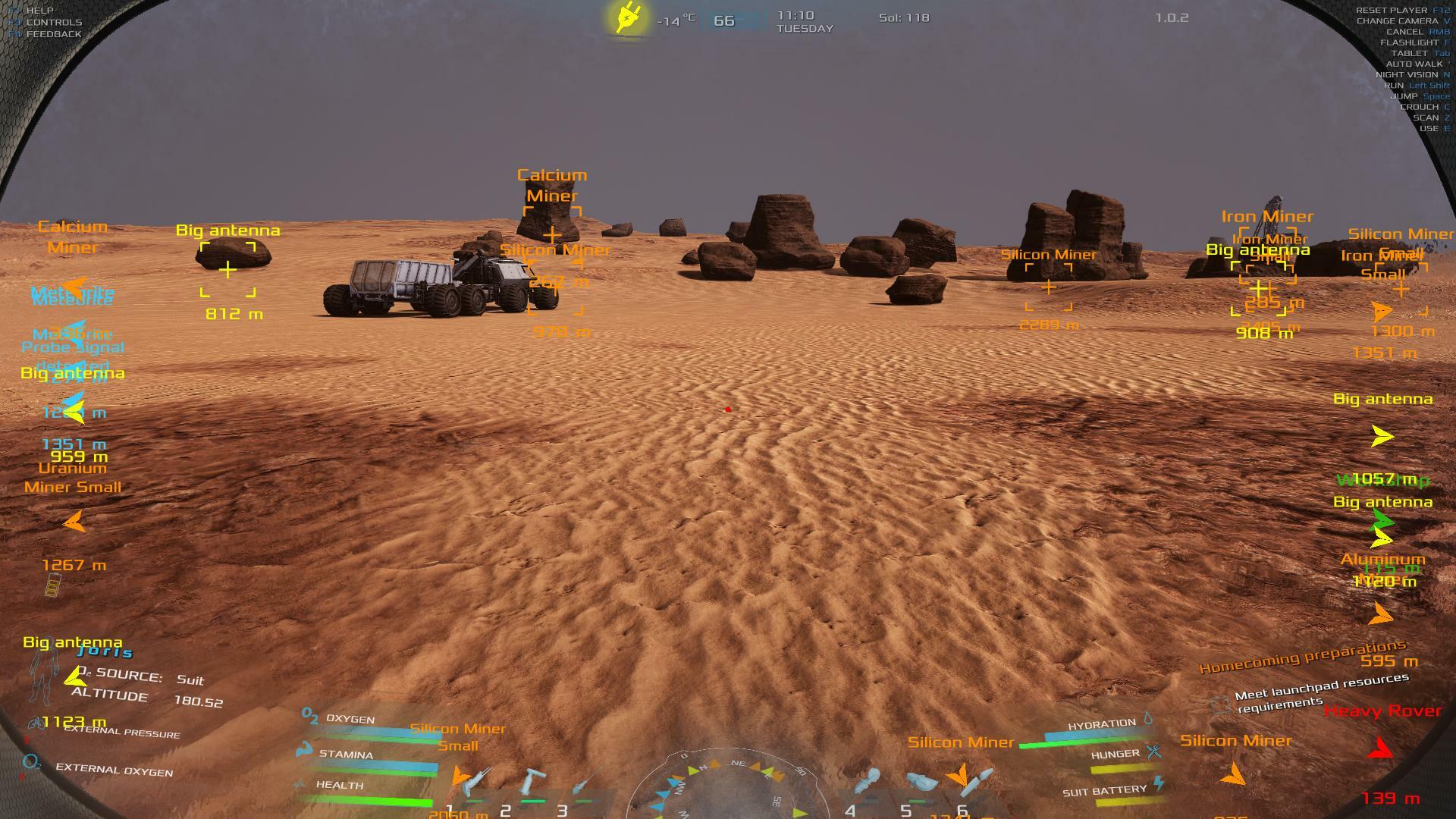Click the Uranium Miner Small waypoint arrow
Viewport: 1456px width, 819px height.
pyautogui.click(x=74, y=522)
